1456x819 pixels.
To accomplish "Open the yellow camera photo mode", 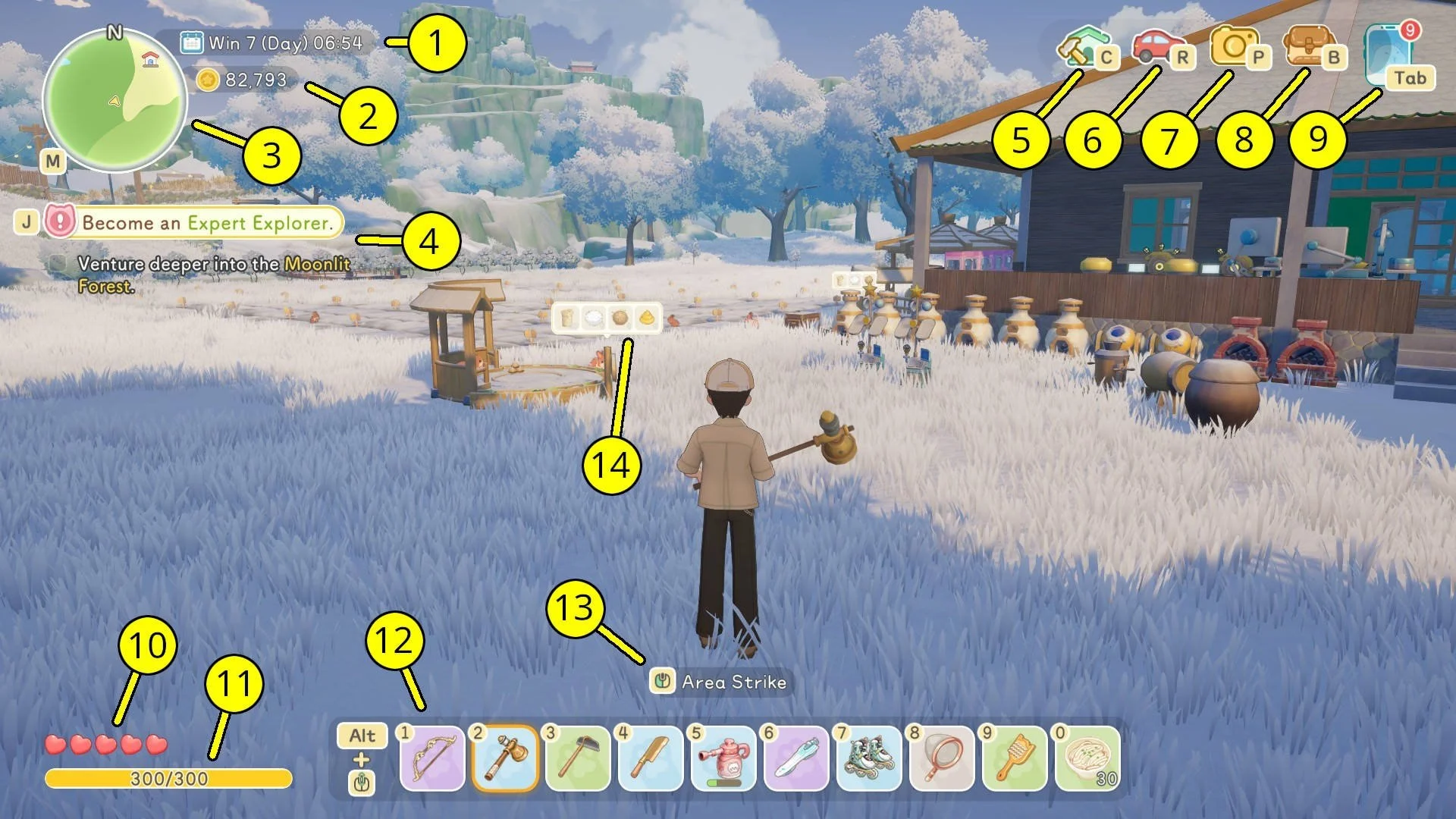I will click(1232, 45).
